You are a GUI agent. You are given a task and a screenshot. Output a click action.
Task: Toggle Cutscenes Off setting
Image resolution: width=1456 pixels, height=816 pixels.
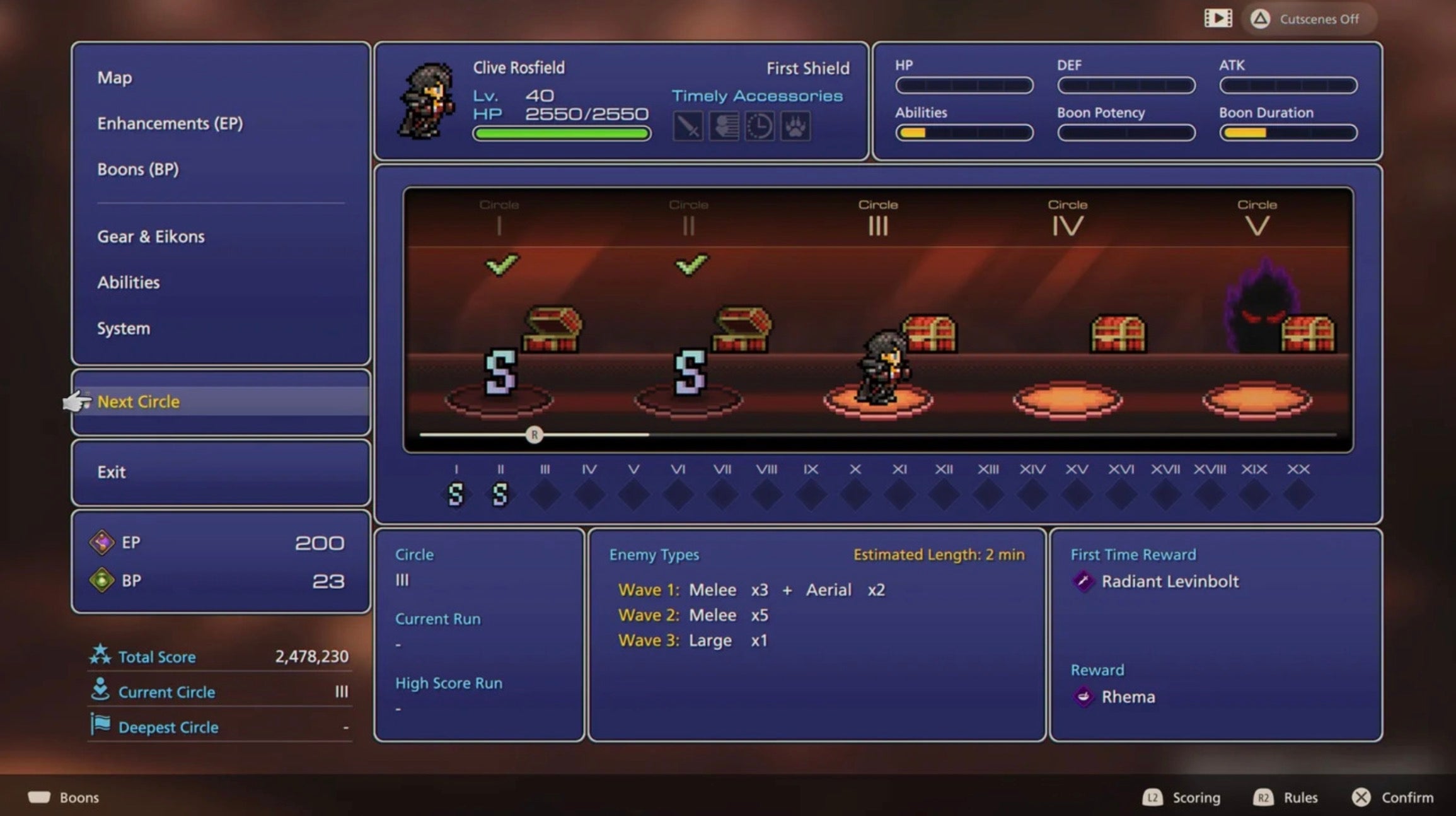1309,19
